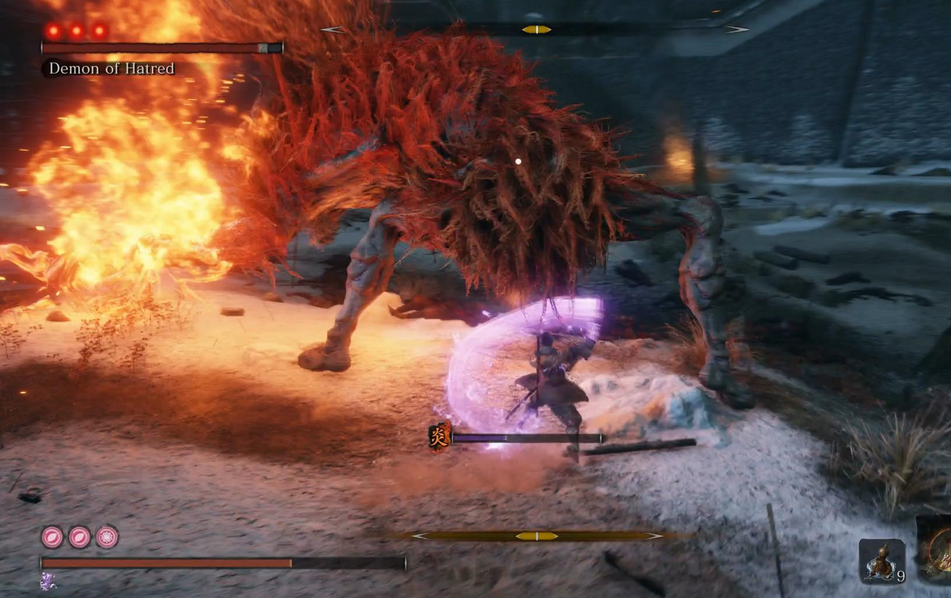
Task: Activate the fiery prosthetic tool slot
Action: pos(937,549)
